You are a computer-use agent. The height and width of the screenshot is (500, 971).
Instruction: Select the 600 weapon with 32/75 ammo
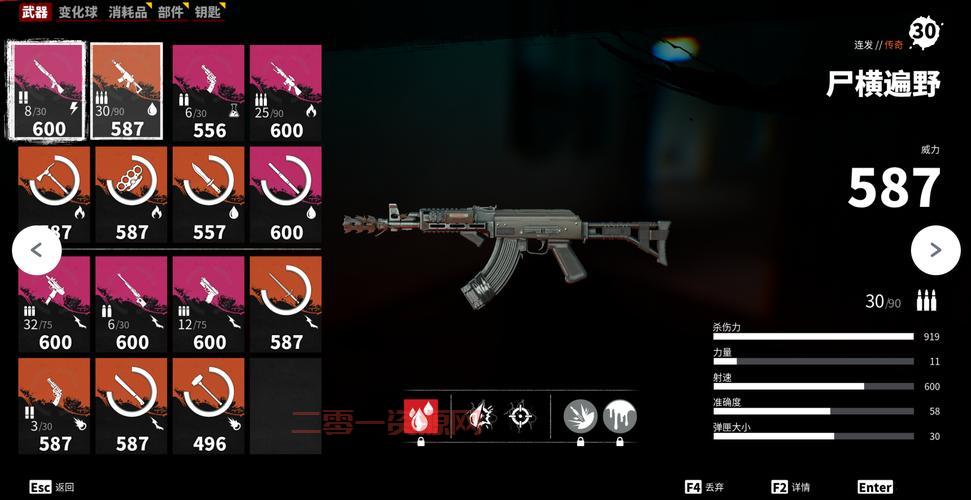coord(55,304)
